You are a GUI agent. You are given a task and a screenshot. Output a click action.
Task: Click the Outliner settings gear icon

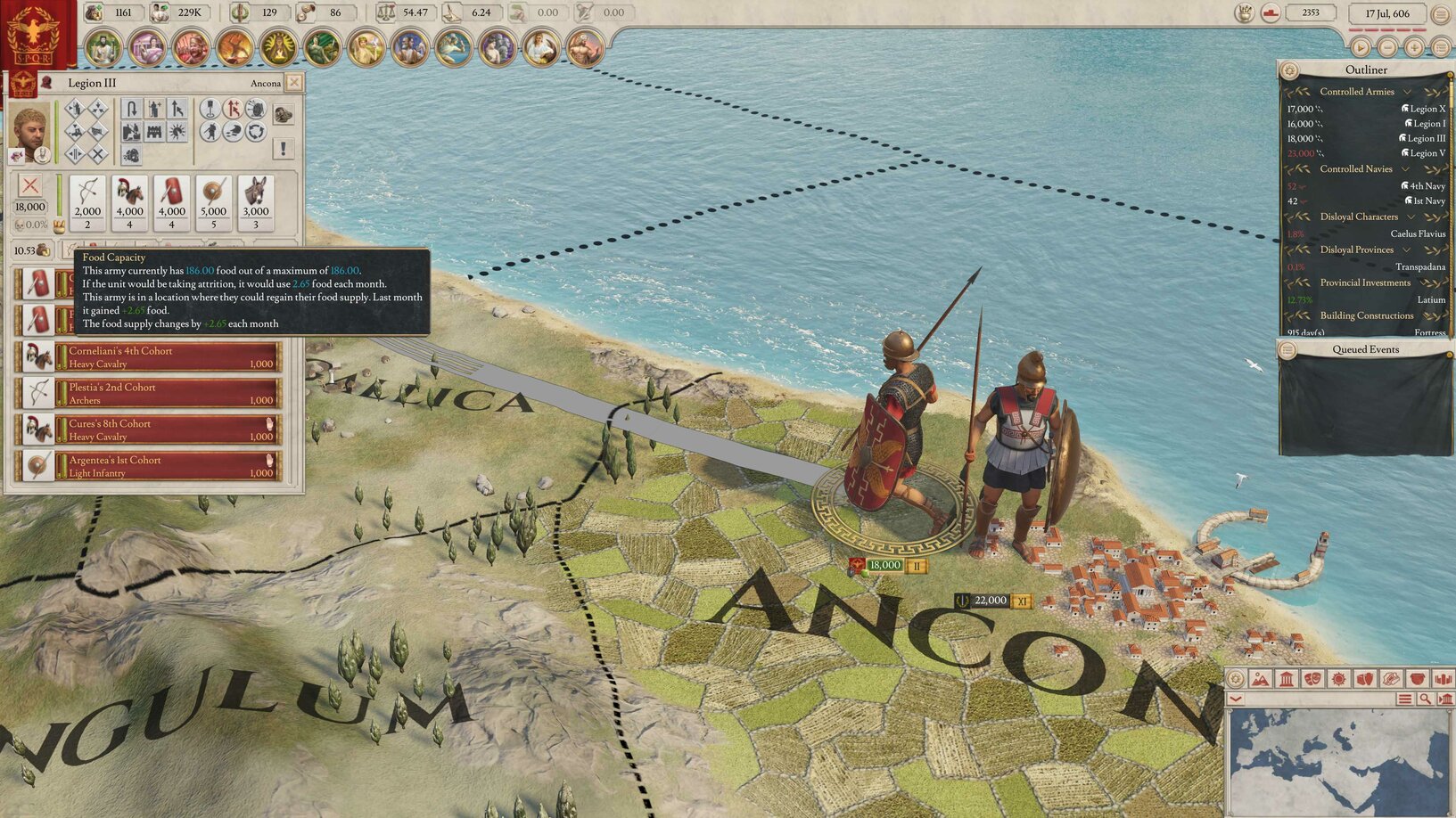point(1289,70)
